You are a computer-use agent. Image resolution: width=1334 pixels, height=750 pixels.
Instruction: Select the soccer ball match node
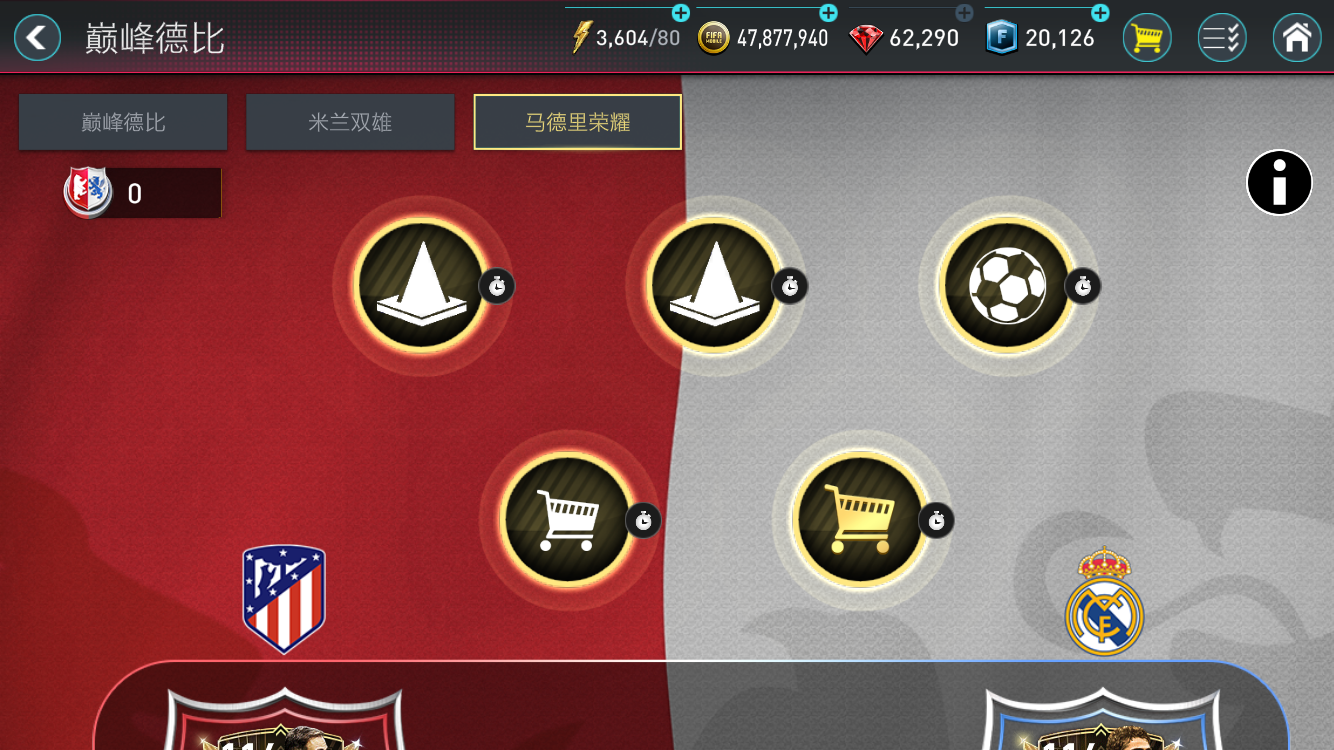pos(1006,285)
